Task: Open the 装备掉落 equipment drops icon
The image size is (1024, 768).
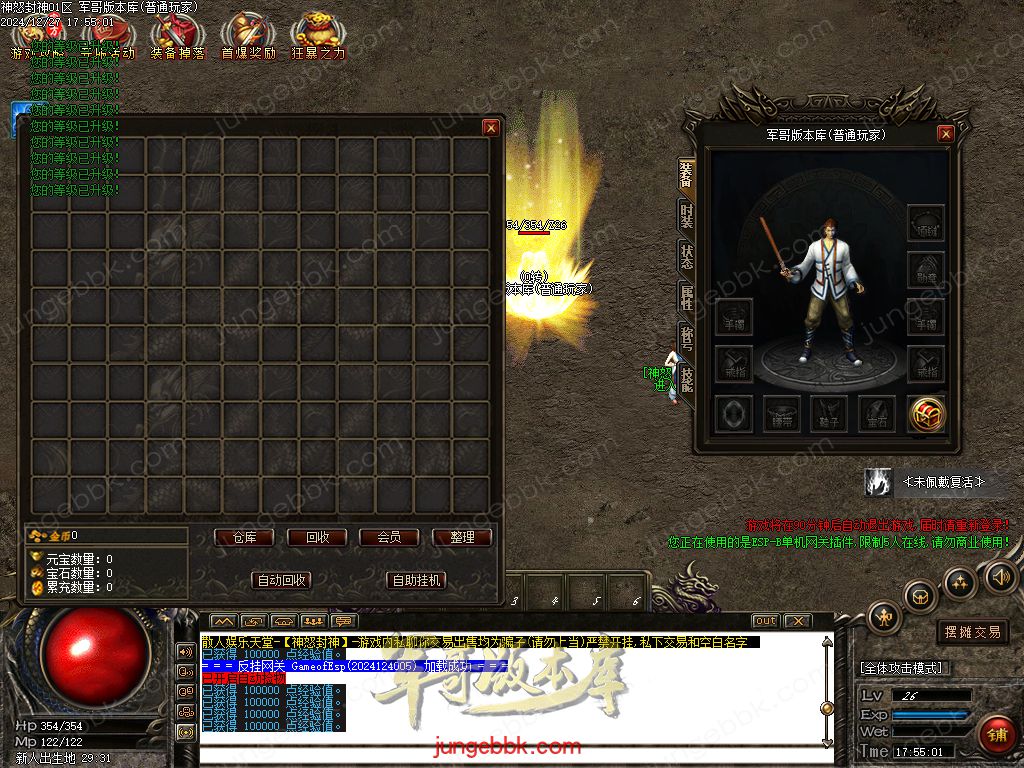Action: pos(176,38)
